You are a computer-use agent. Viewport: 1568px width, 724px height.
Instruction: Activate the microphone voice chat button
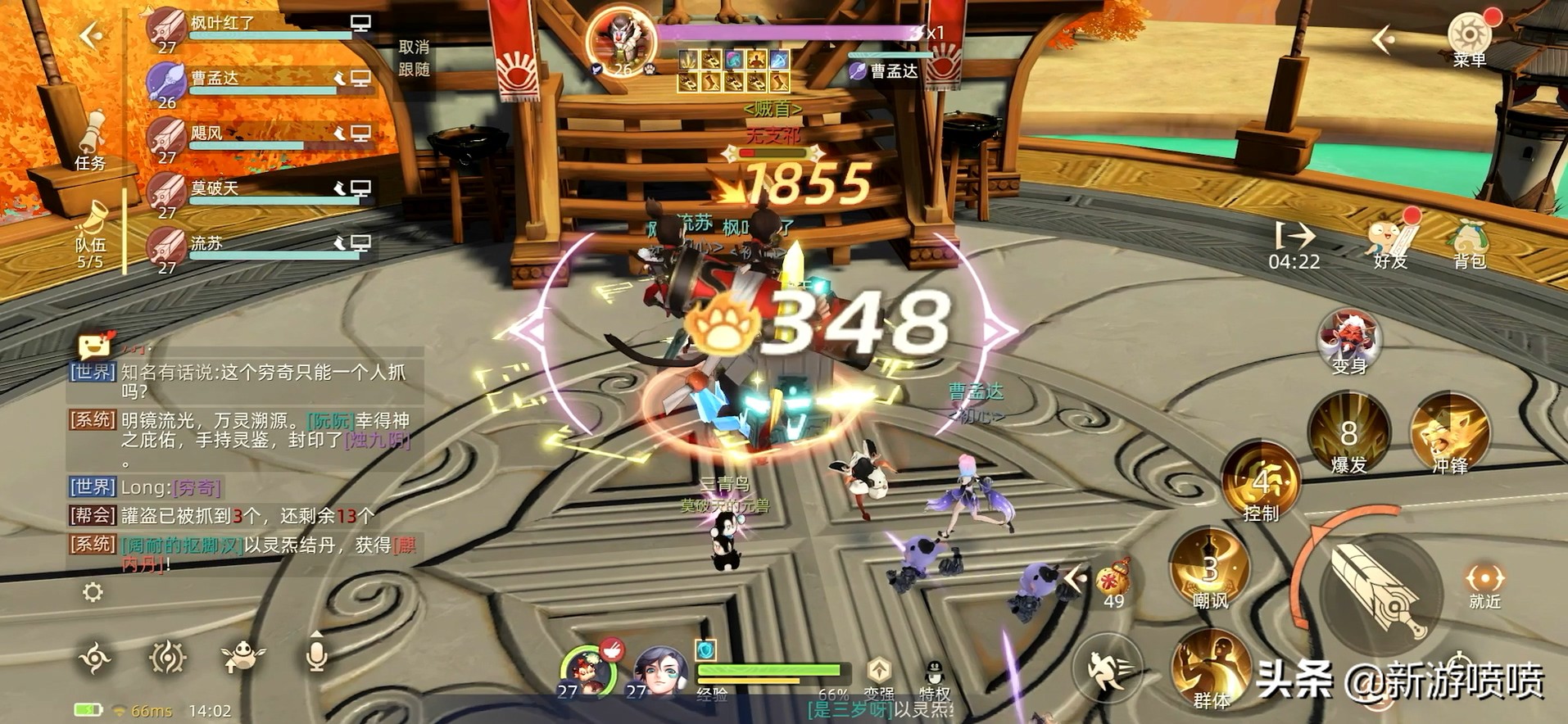coord(316,655)
